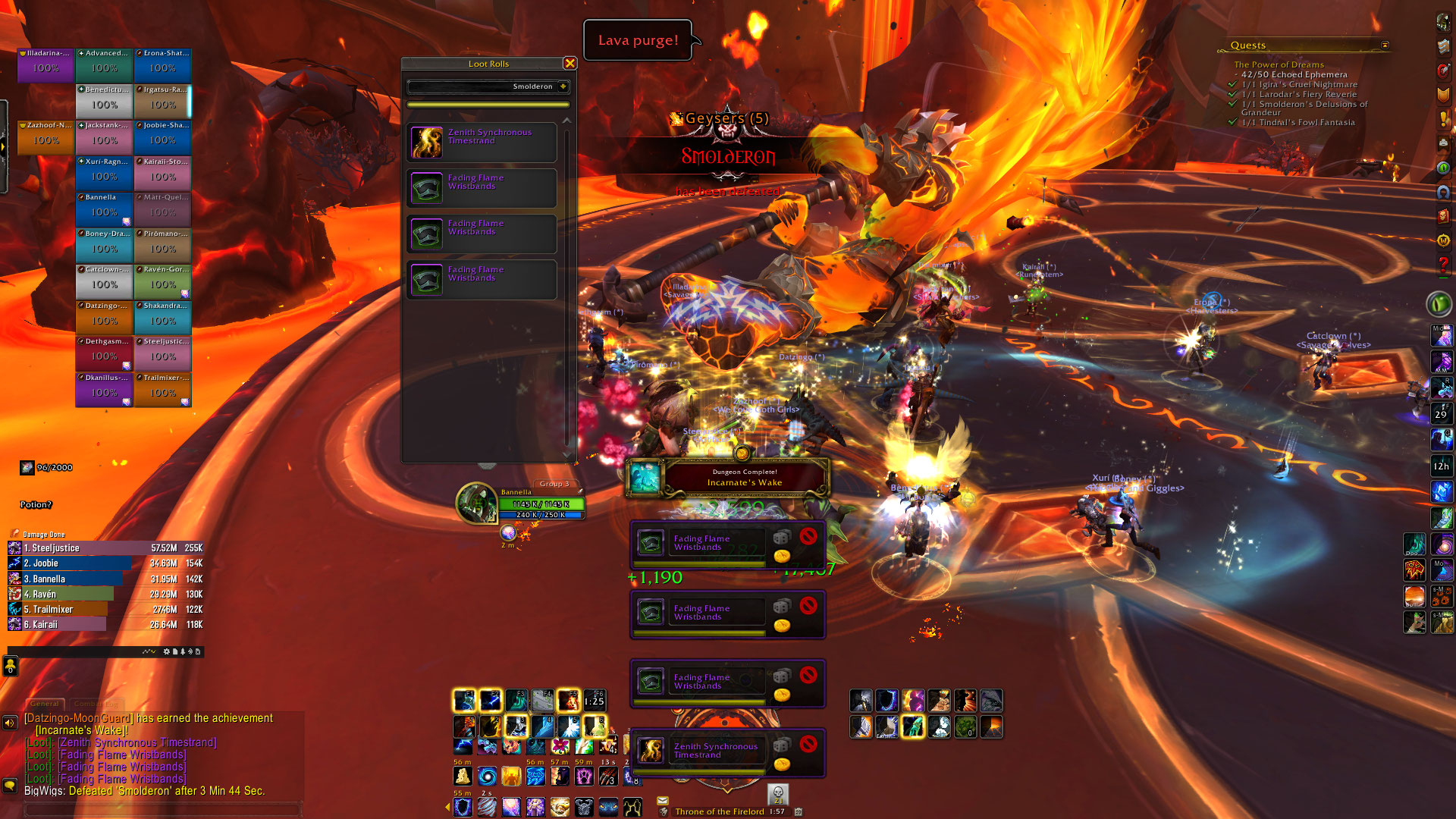The width and height of the screenshot is (1456, 819).
Task: Roll Need on the Zenith Synchronous Timestrand popup
Action: (x=782, y=745)
